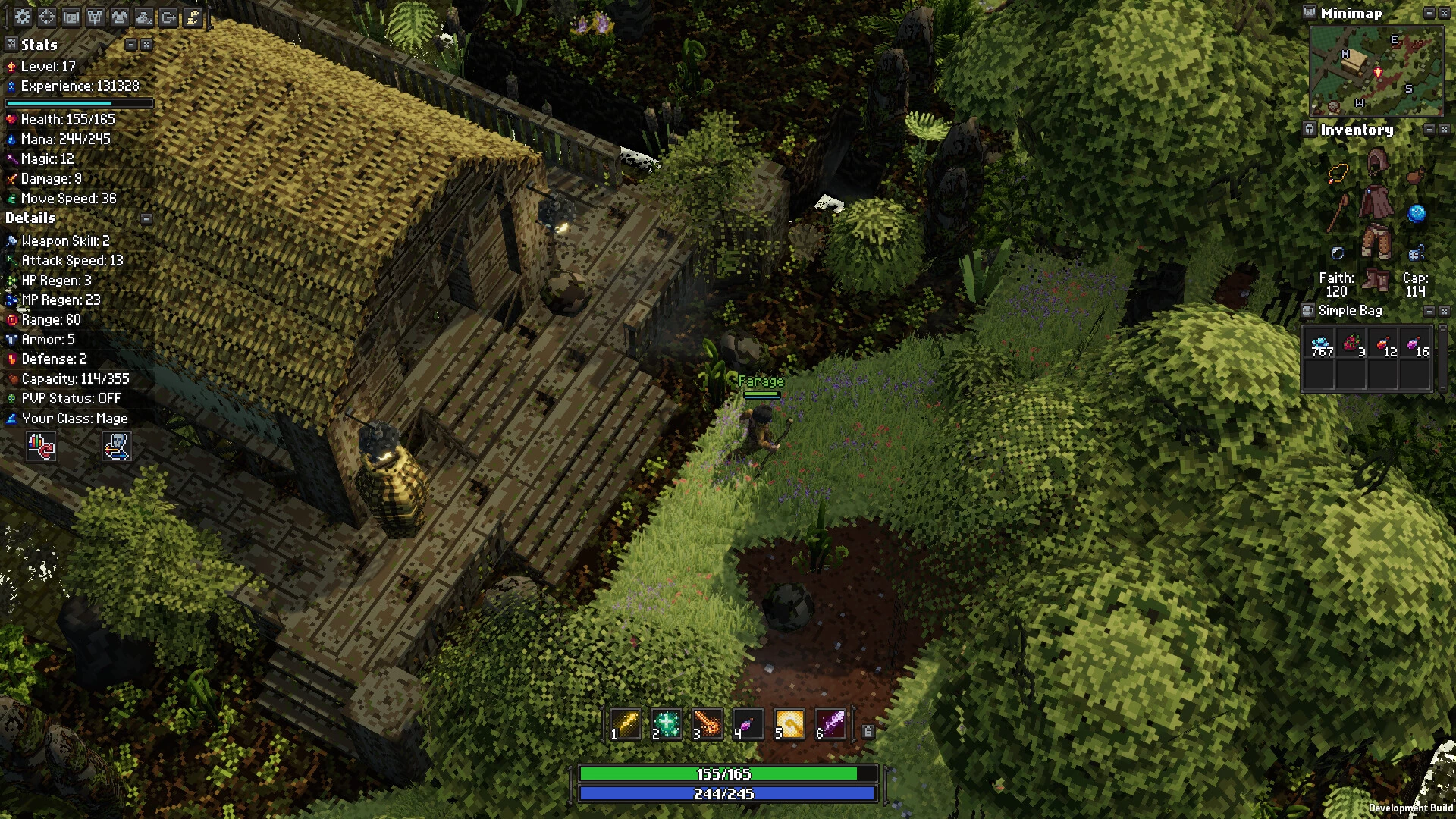
Task: Collapse the Details section
Action: tap(146, 218)
